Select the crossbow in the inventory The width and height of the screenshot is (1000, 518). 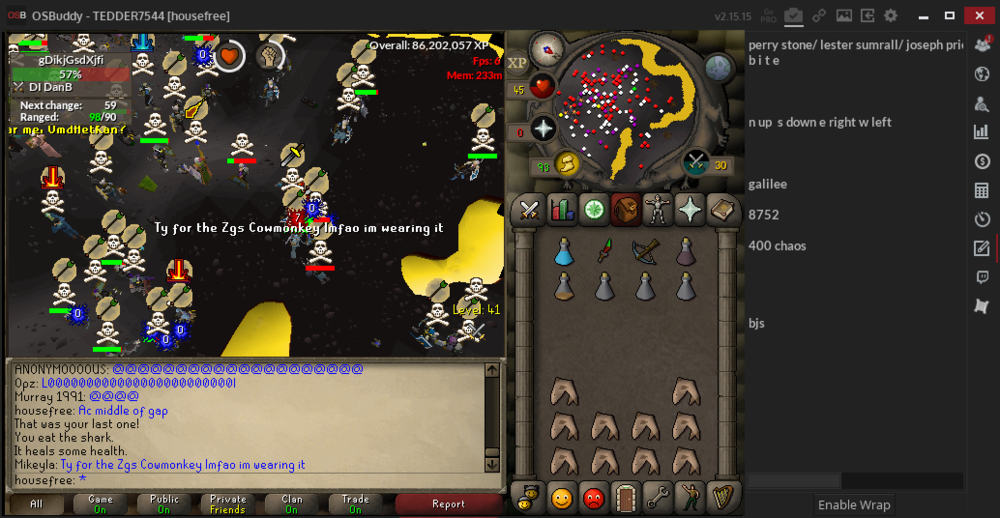(x=645, y=252)
